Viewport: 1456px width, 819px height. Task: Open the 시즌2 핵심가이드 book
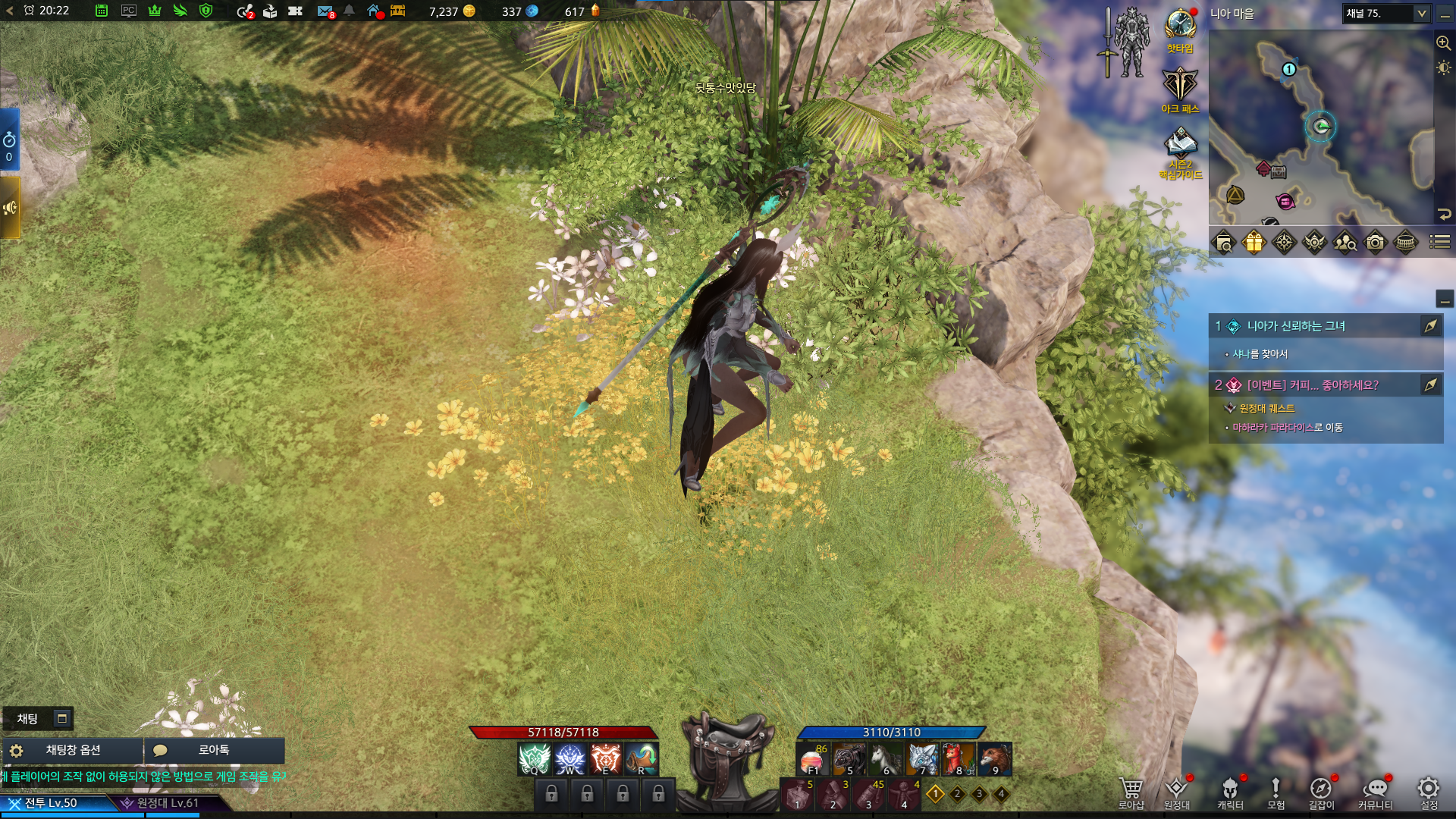pos(1181,144)
